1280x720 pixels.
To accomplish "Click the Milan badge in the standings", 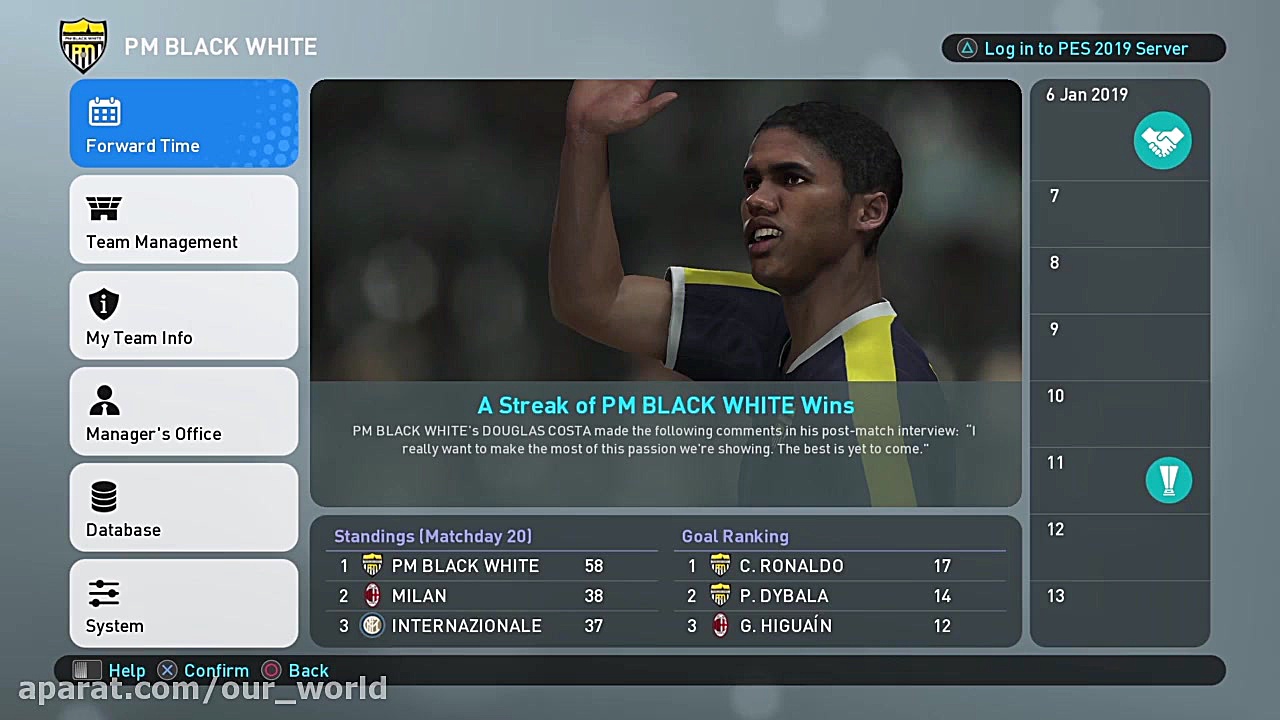I will click(x=372, y=595).
